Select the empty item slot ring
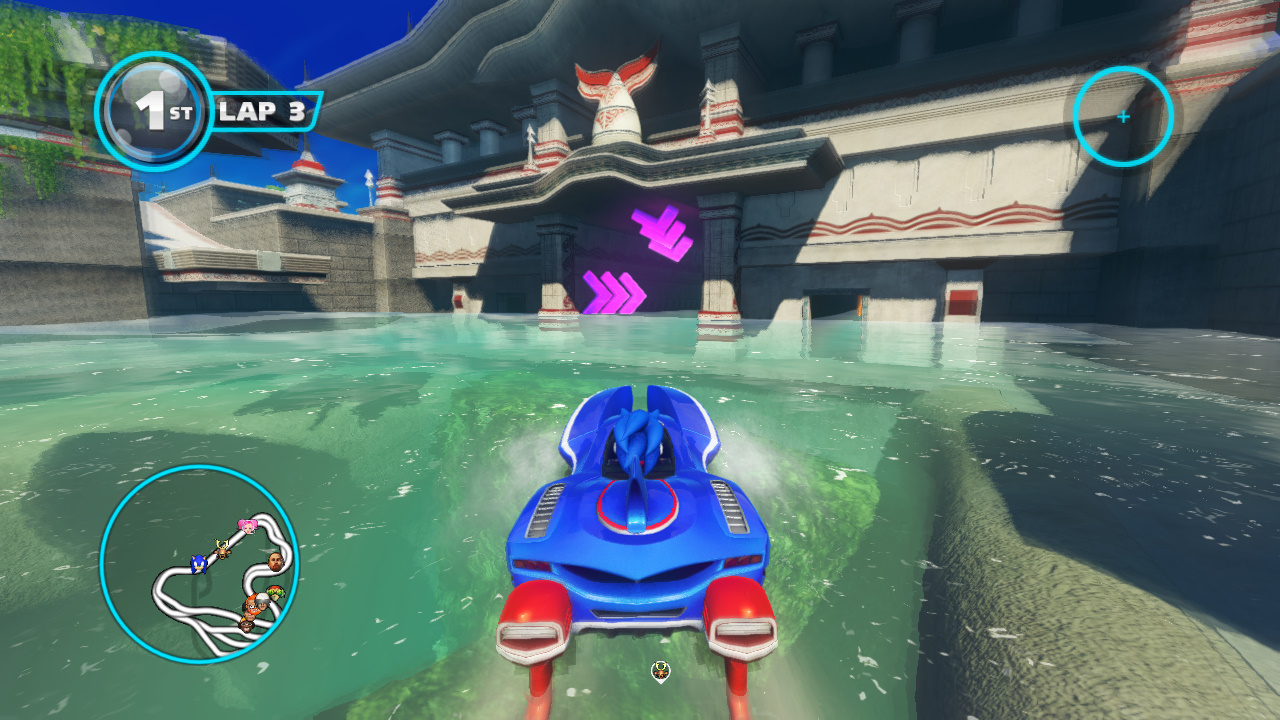 (1123, 117)
